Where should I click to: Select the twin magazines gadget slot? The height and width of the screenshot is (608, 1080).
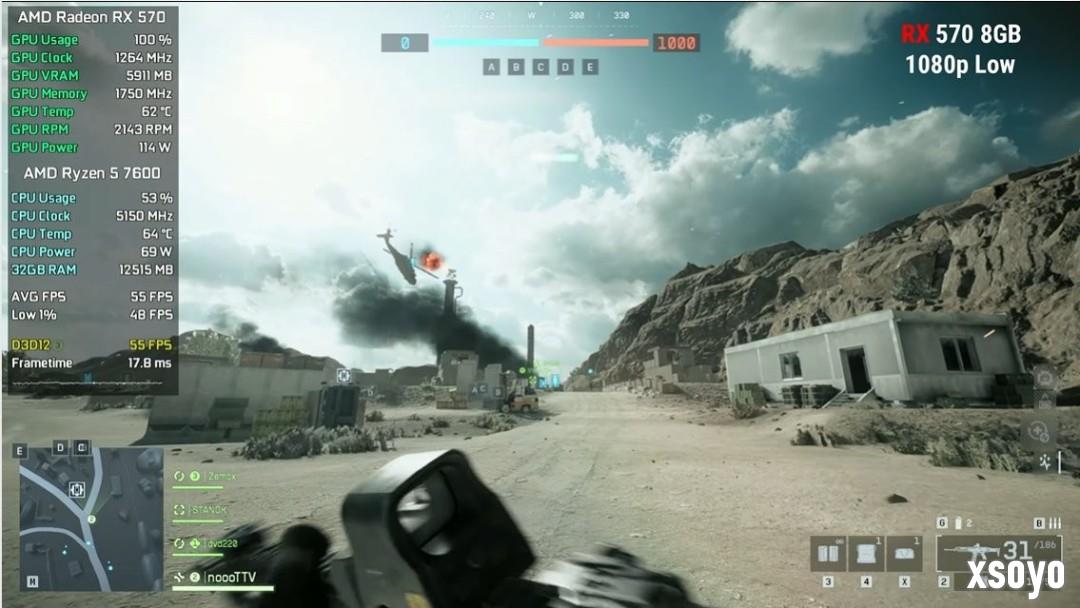pos(827,553)
